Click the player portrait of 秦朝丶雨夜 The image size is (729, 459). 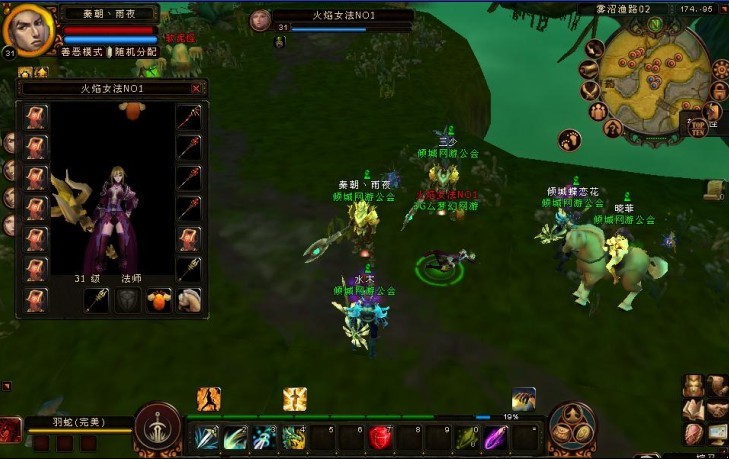(28, 30)
